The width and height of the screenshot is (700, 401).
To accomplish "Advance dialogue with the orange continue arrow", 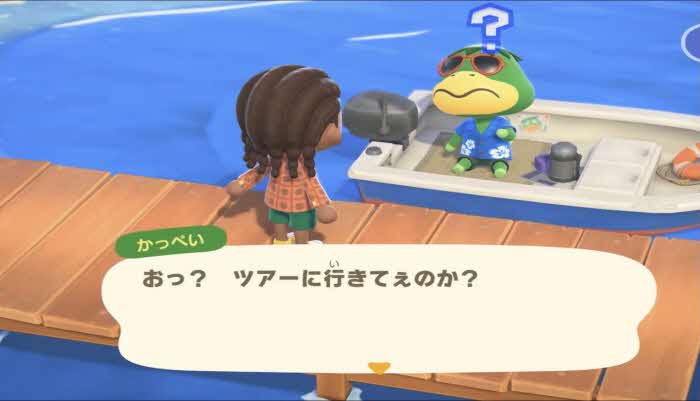I will tap(378, 368).
